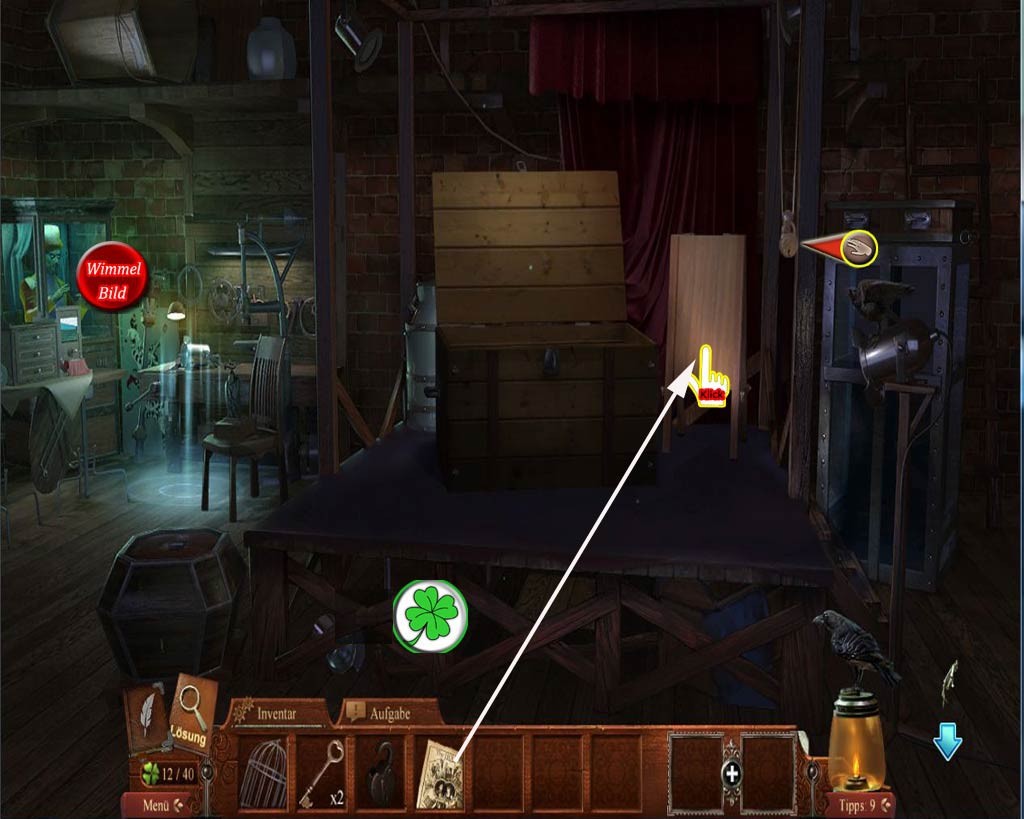Select the key inventory slot
1024x819 pixels.
(x=322, y=772)
